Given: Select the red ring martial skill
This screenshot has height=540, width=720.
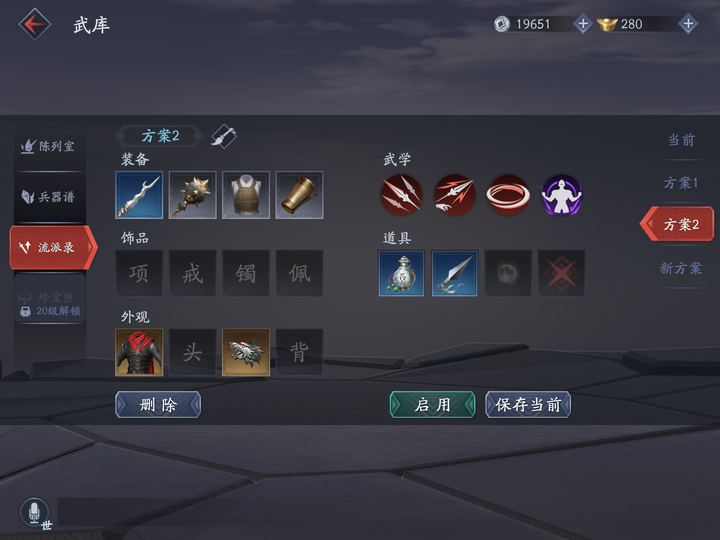Looking at the screenshot, I should pos(508,195).
